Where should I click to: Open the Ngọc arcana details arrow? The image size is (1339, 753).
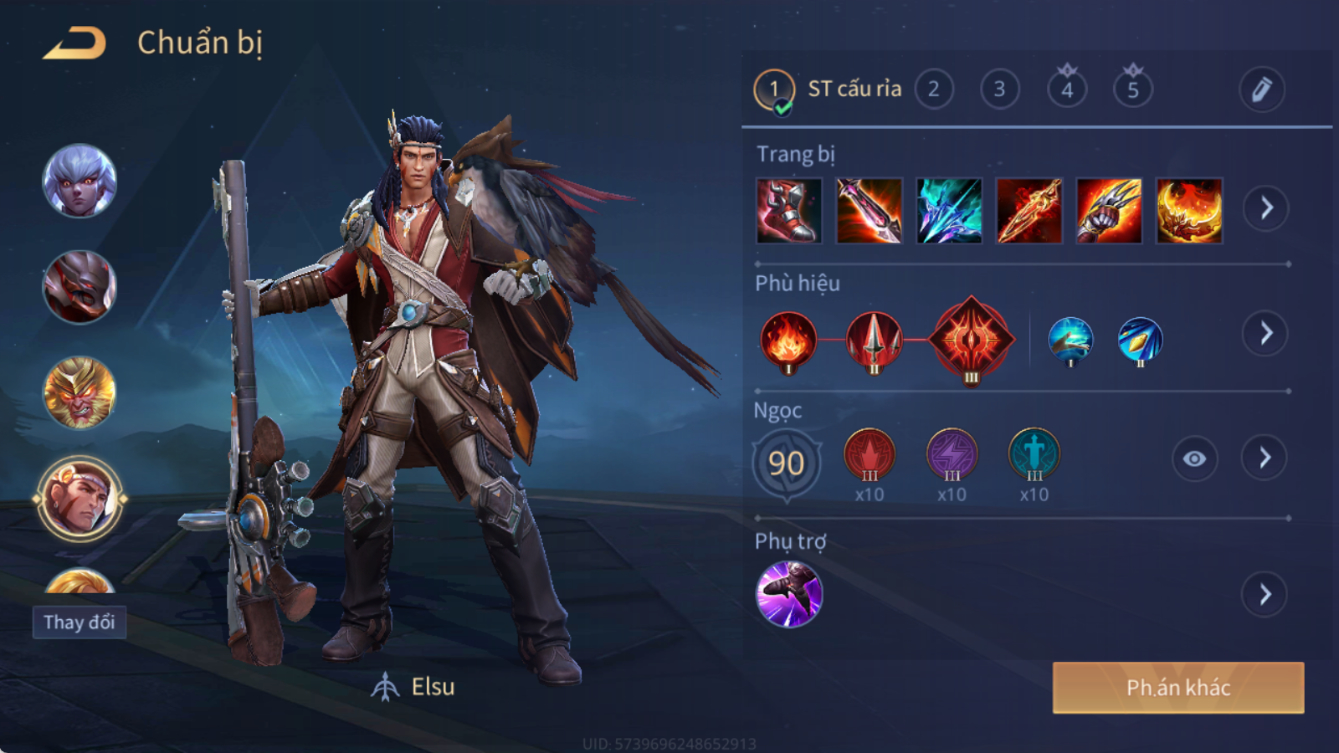(x=1265, y=458)
